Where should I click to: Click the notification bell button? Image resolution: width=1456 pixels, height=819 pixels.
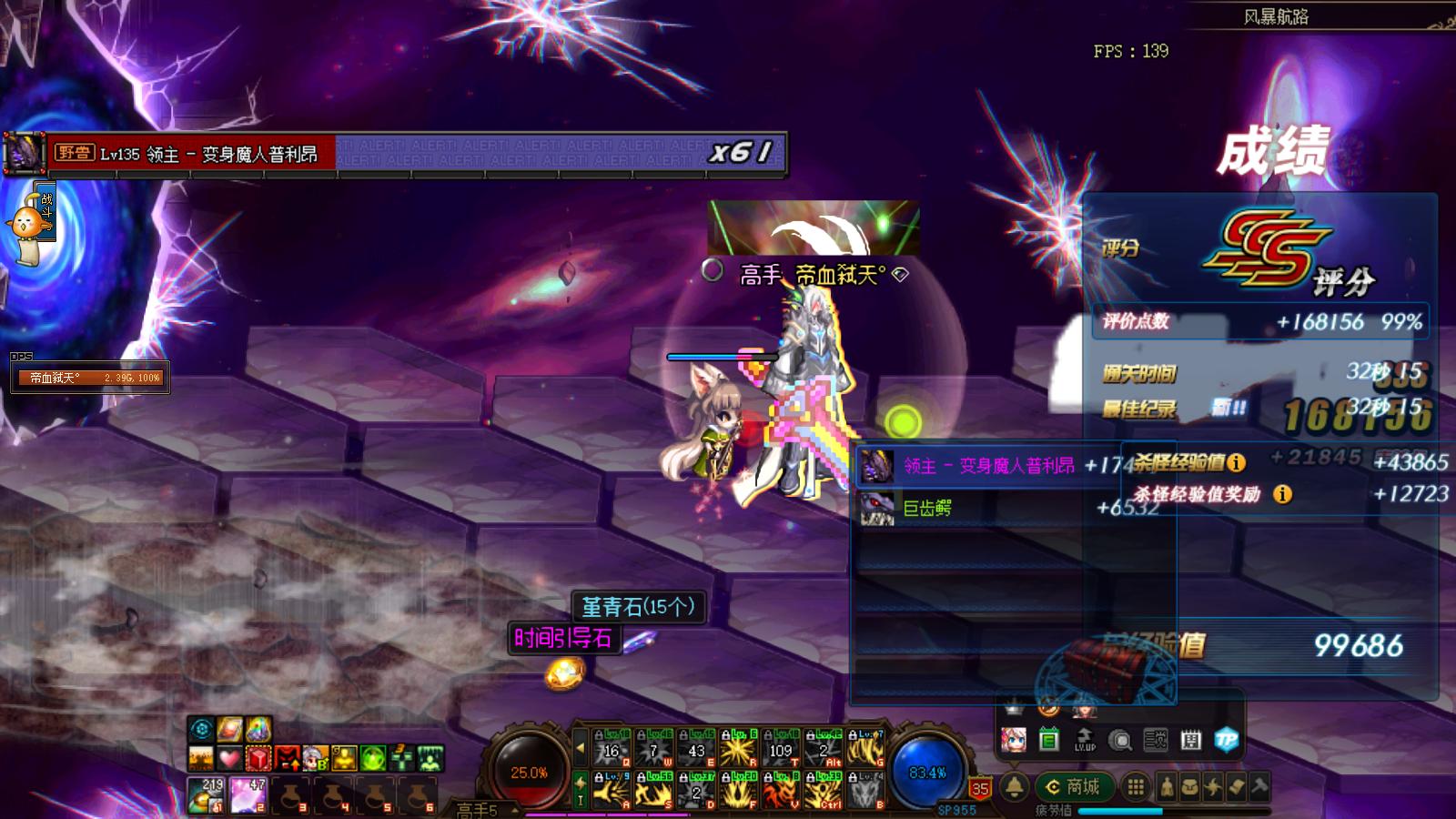[x=1014, y=787]
